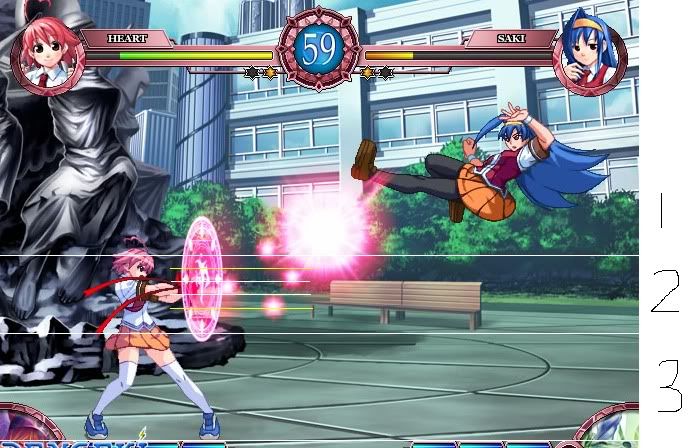Select the SAKI name plate
696x448 pixels.
coord(509,39)
